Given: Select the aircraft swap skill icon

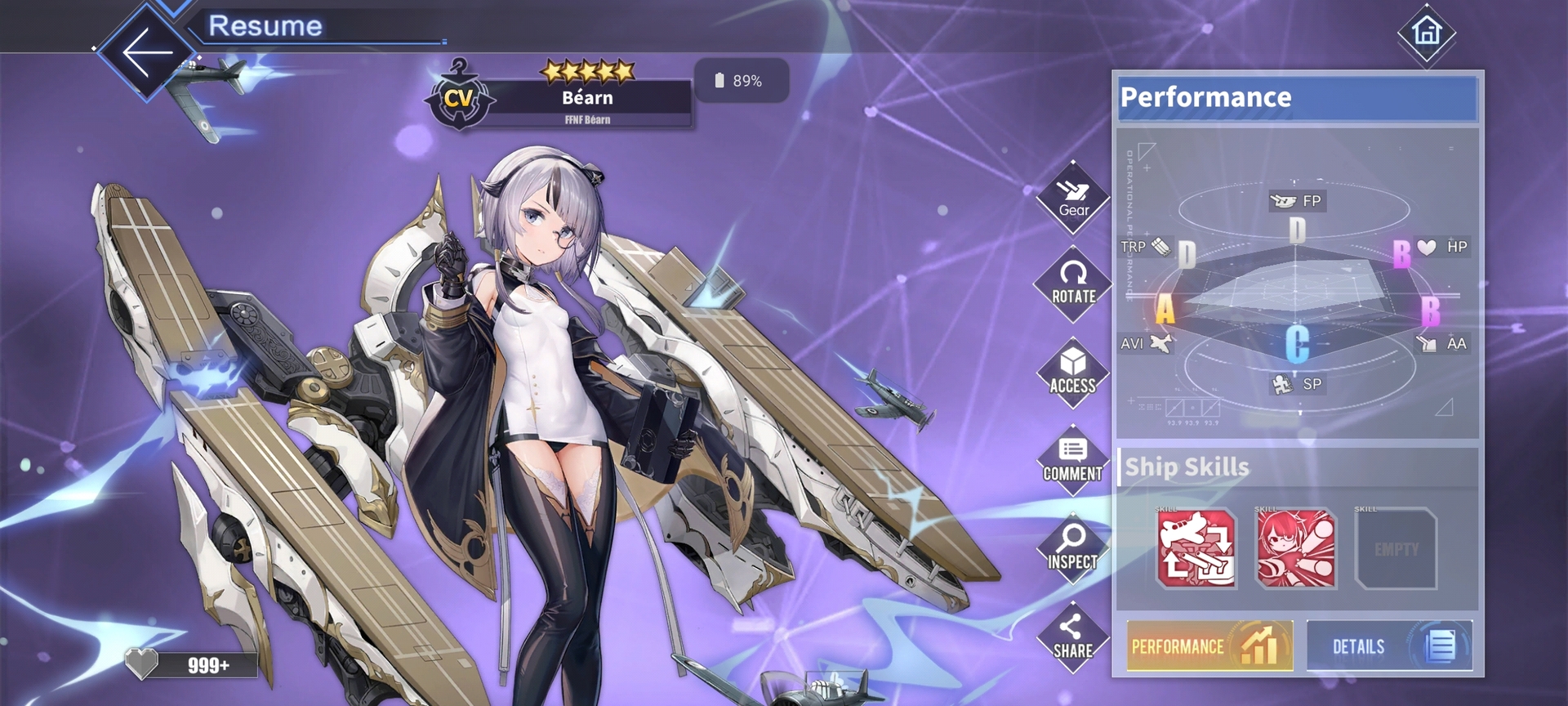Looking at the screenshot, I should [x=1196, y=548].
